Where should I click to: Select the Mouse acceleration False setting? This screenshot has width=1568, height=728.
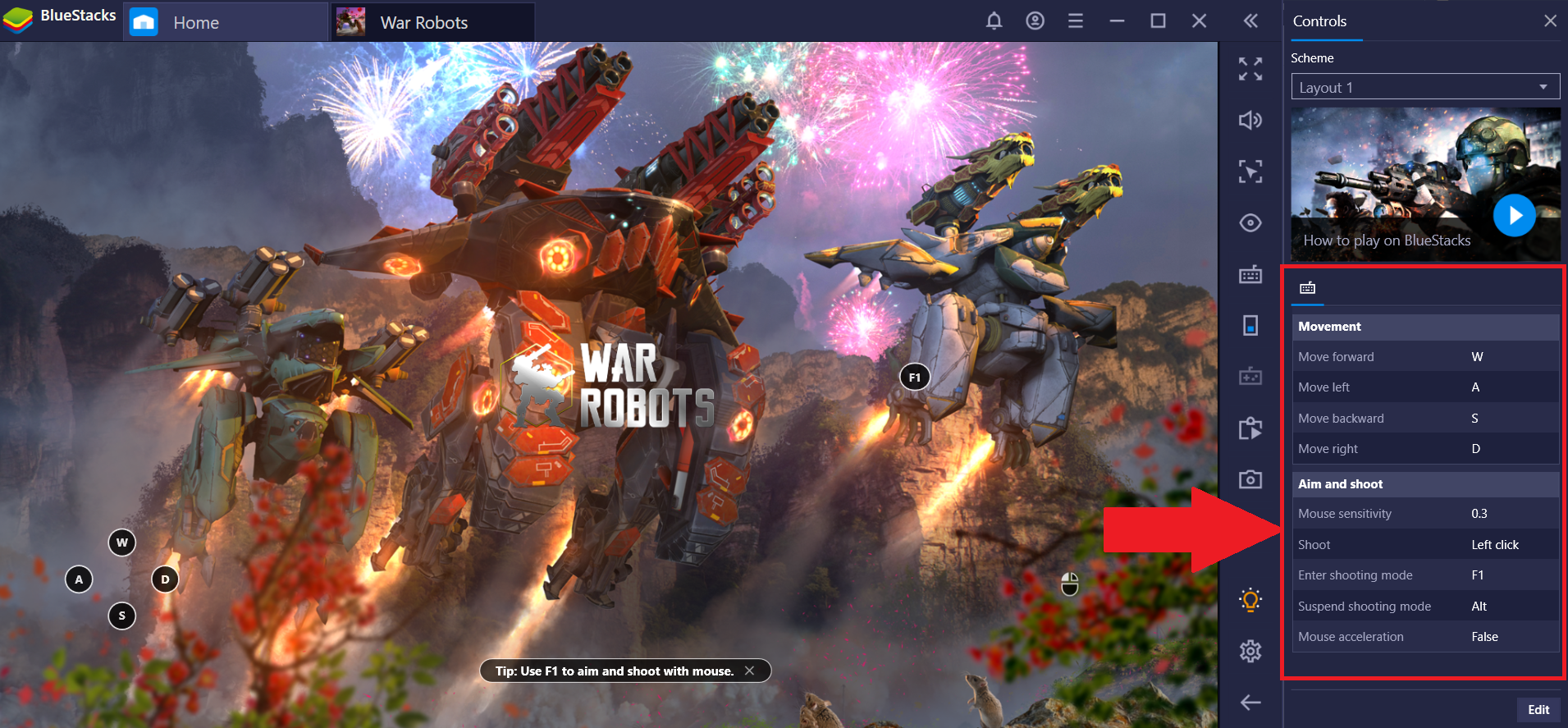click(1484, 637)
